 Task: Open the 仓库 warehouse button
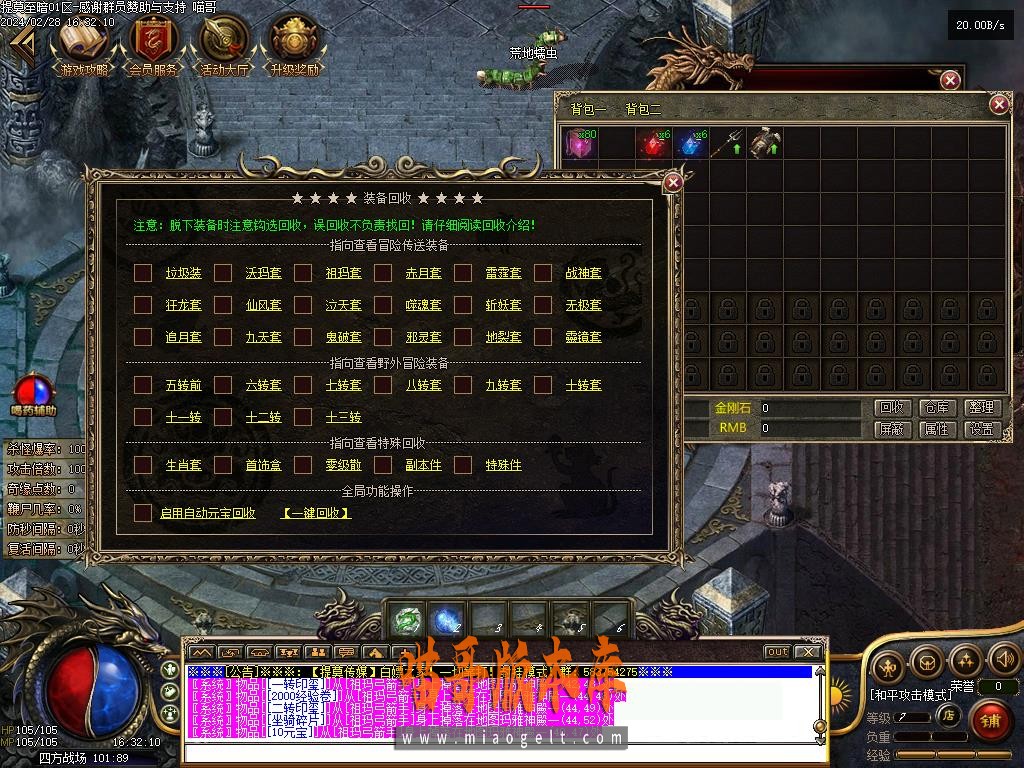click(937, 408)
